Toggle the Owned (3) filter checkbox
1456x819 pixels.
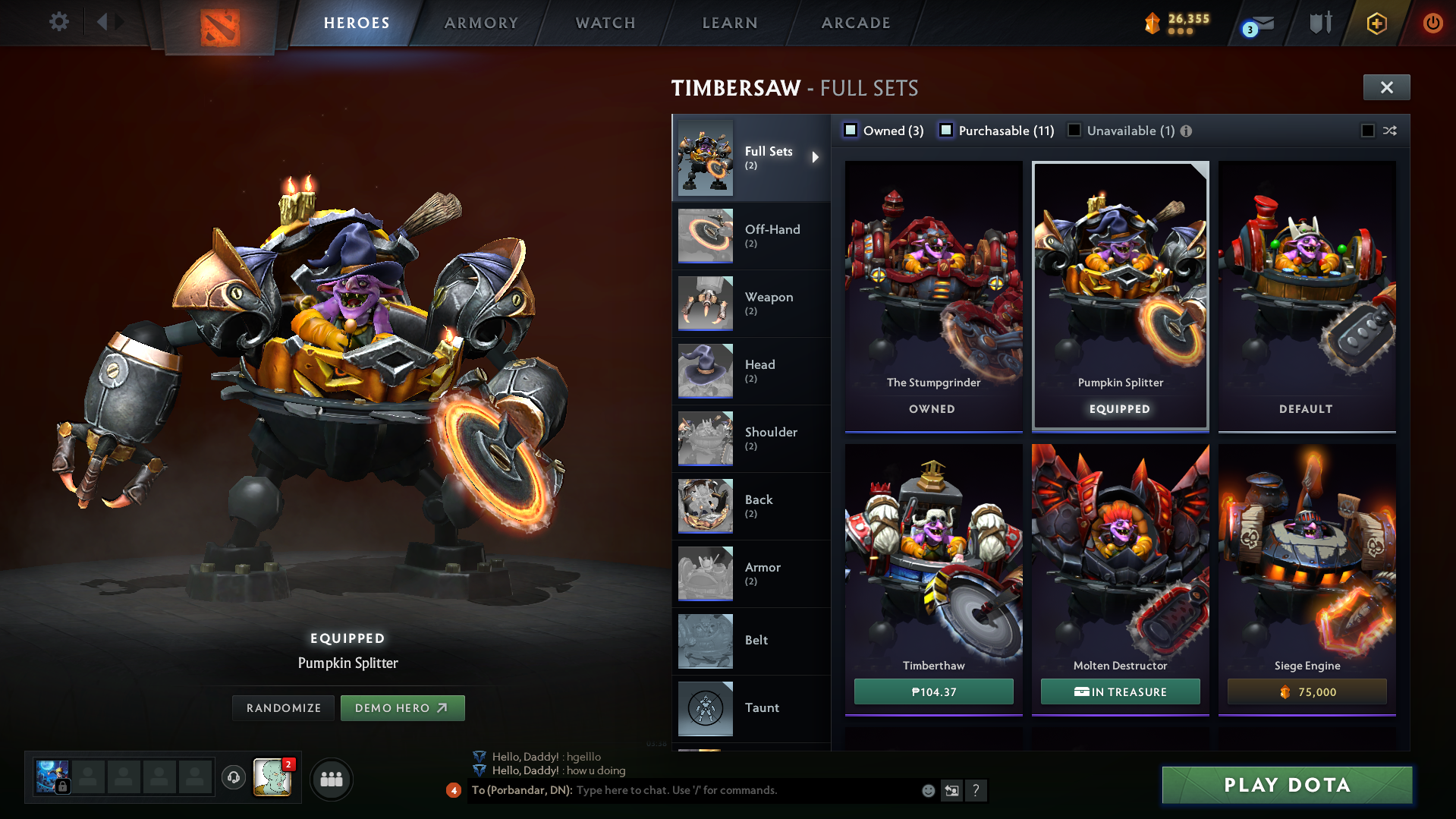pos(851,131)
